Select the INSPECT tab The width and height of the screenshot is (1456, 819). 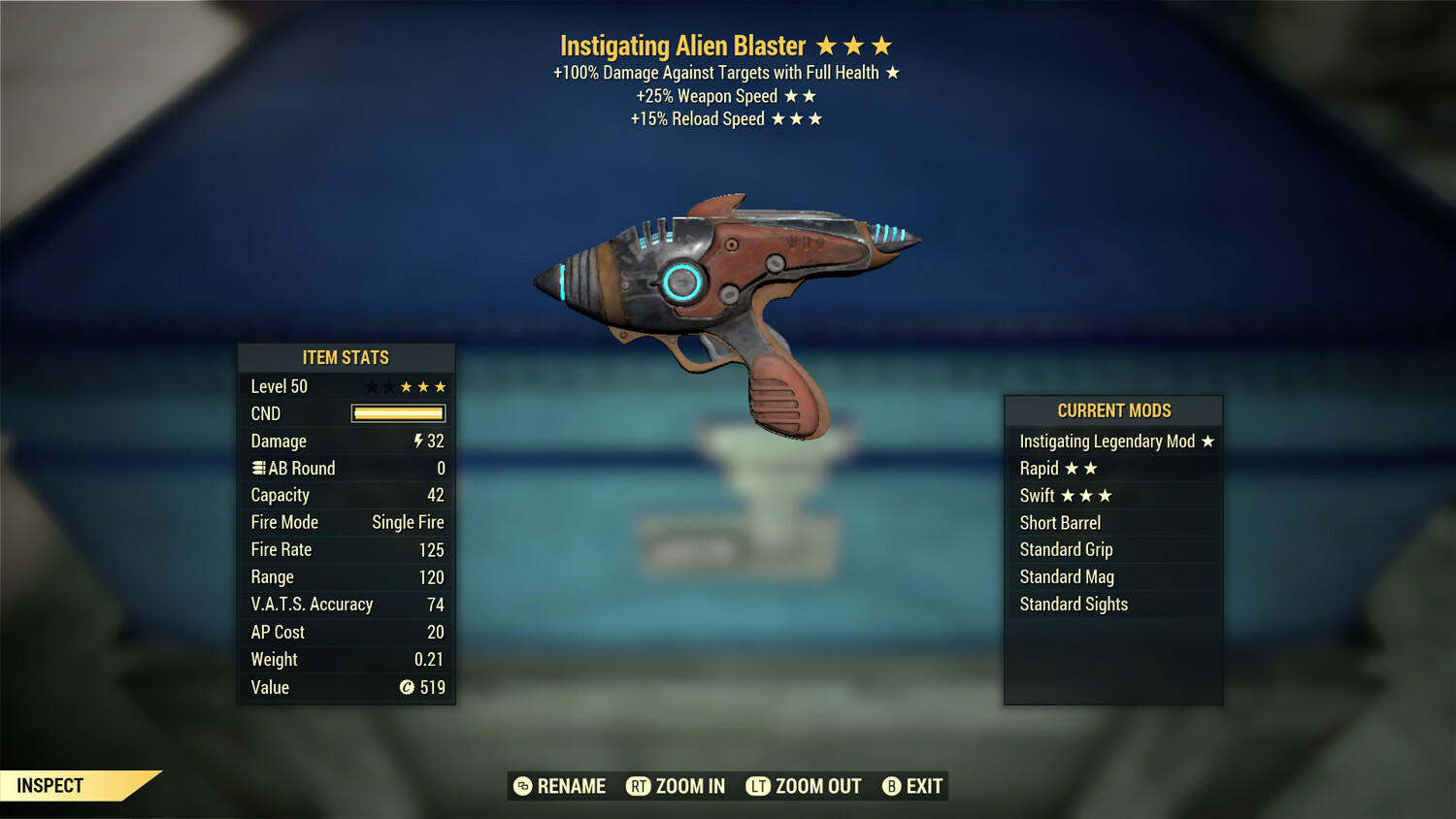(49, 785)
